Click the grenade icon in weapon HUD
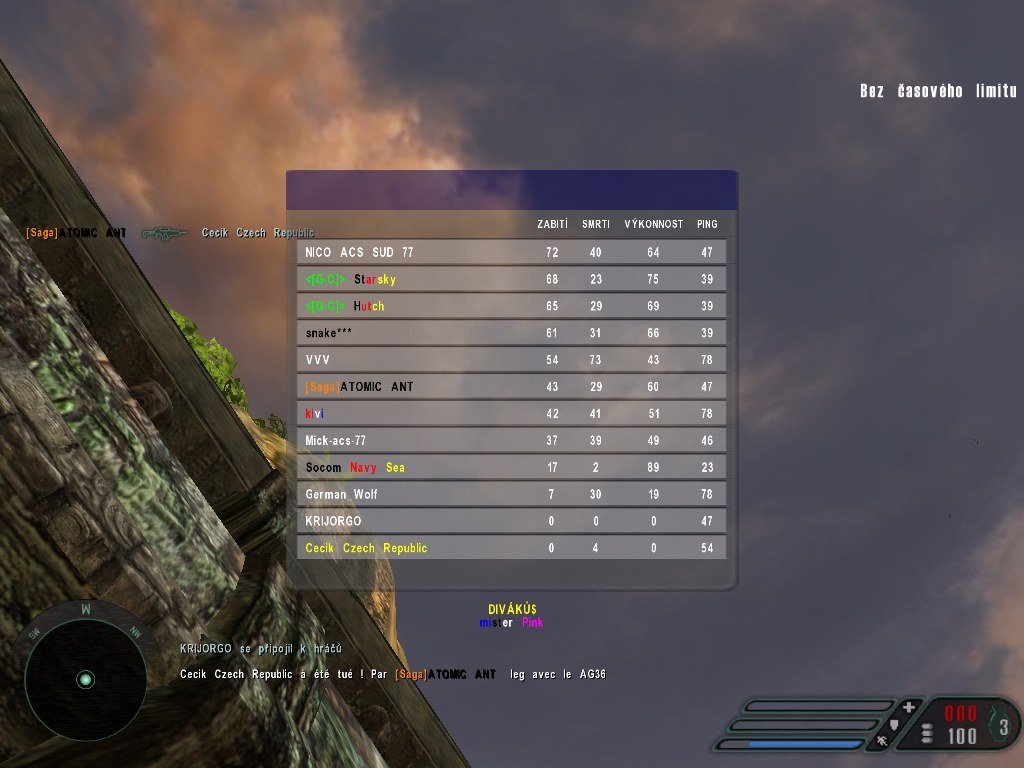1024x768 pixels. click(1003, 725)
